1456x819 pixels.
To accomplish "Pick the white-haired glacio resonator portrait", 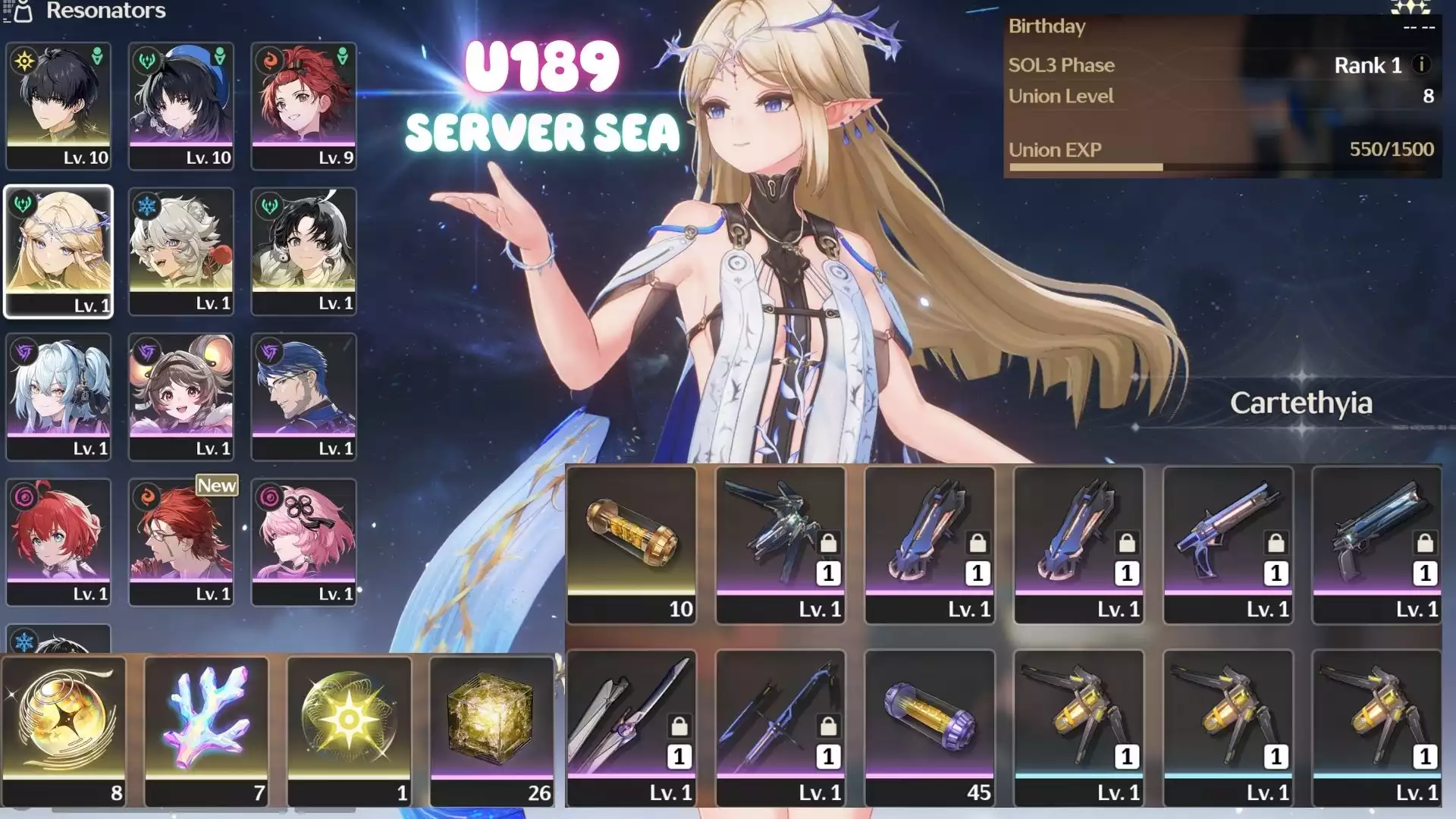I will coord(181,250).
